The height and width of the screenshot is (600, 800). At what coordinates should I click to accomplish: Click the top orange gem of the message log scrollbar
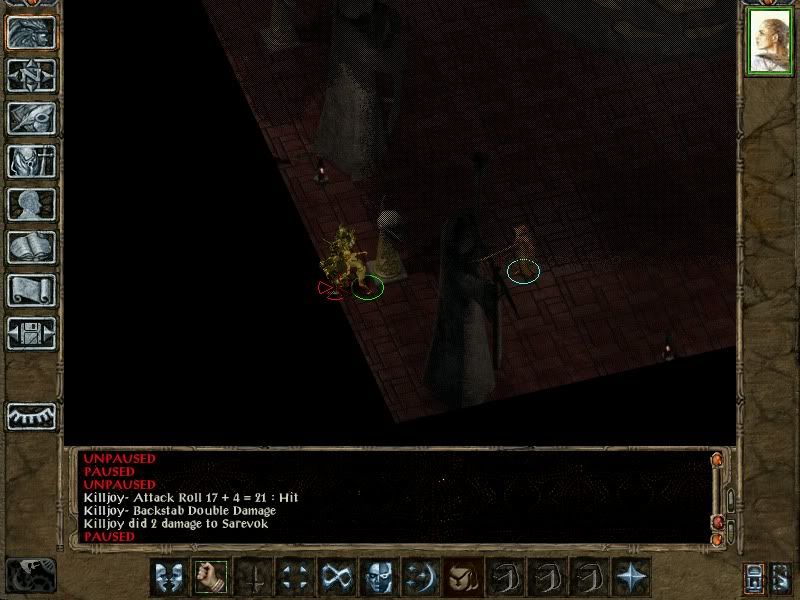click(716, 461)
